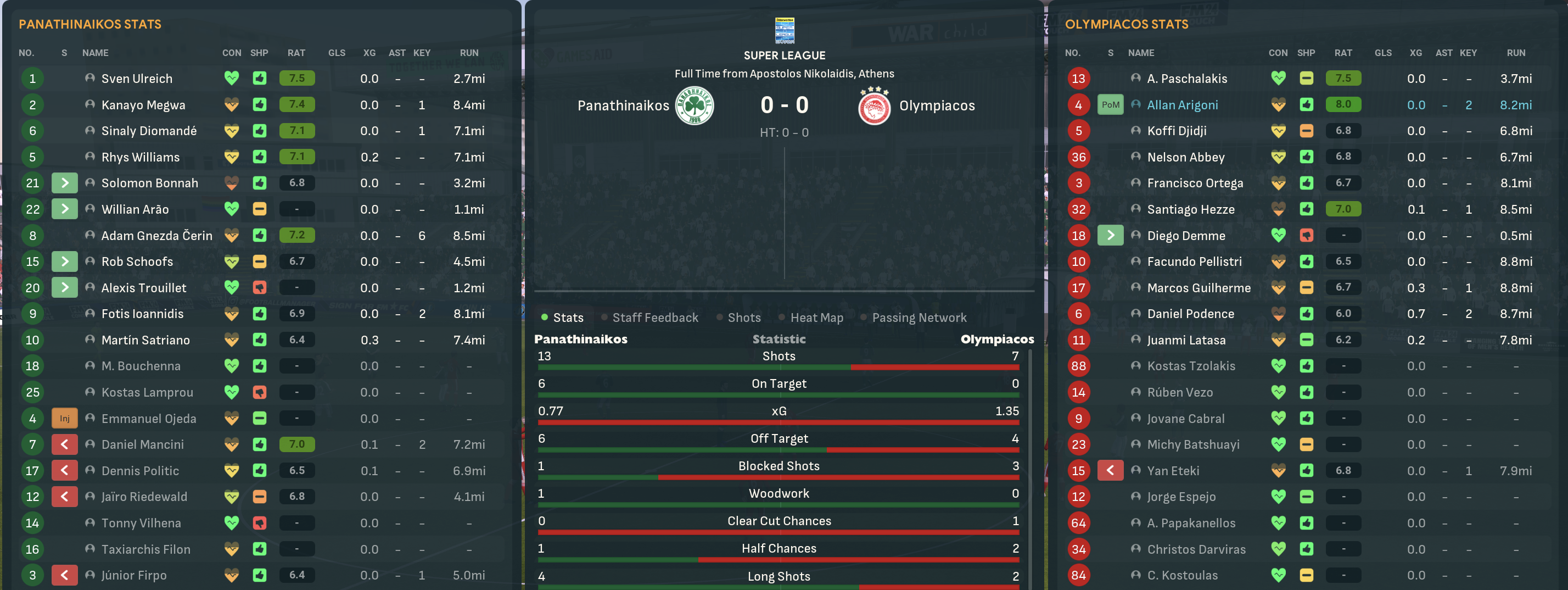
Task: Open Adam Gnezda Čerin's profile
Action: click(x=156, y=236)
